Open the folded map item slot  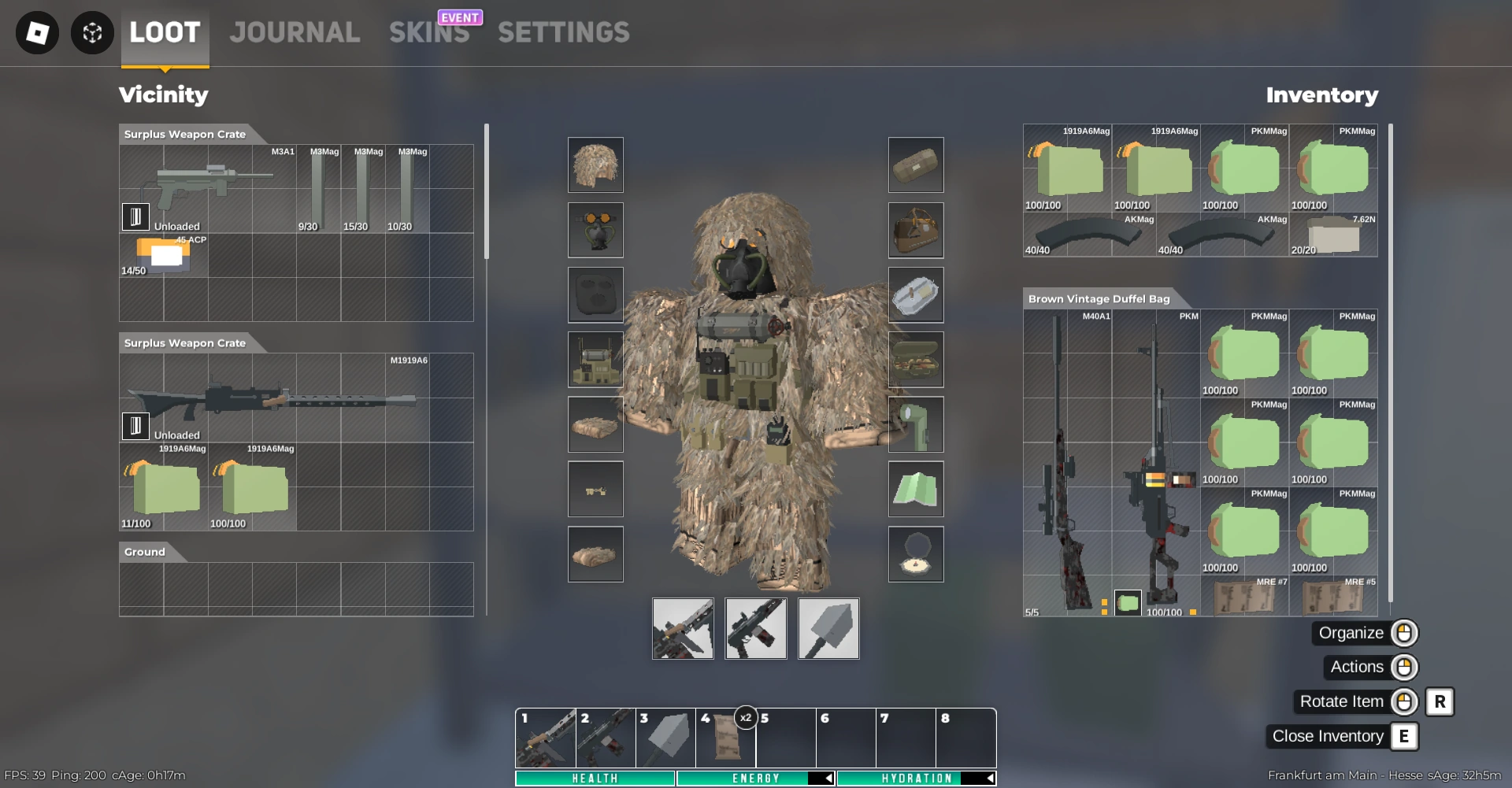click(x=916, y=489)
